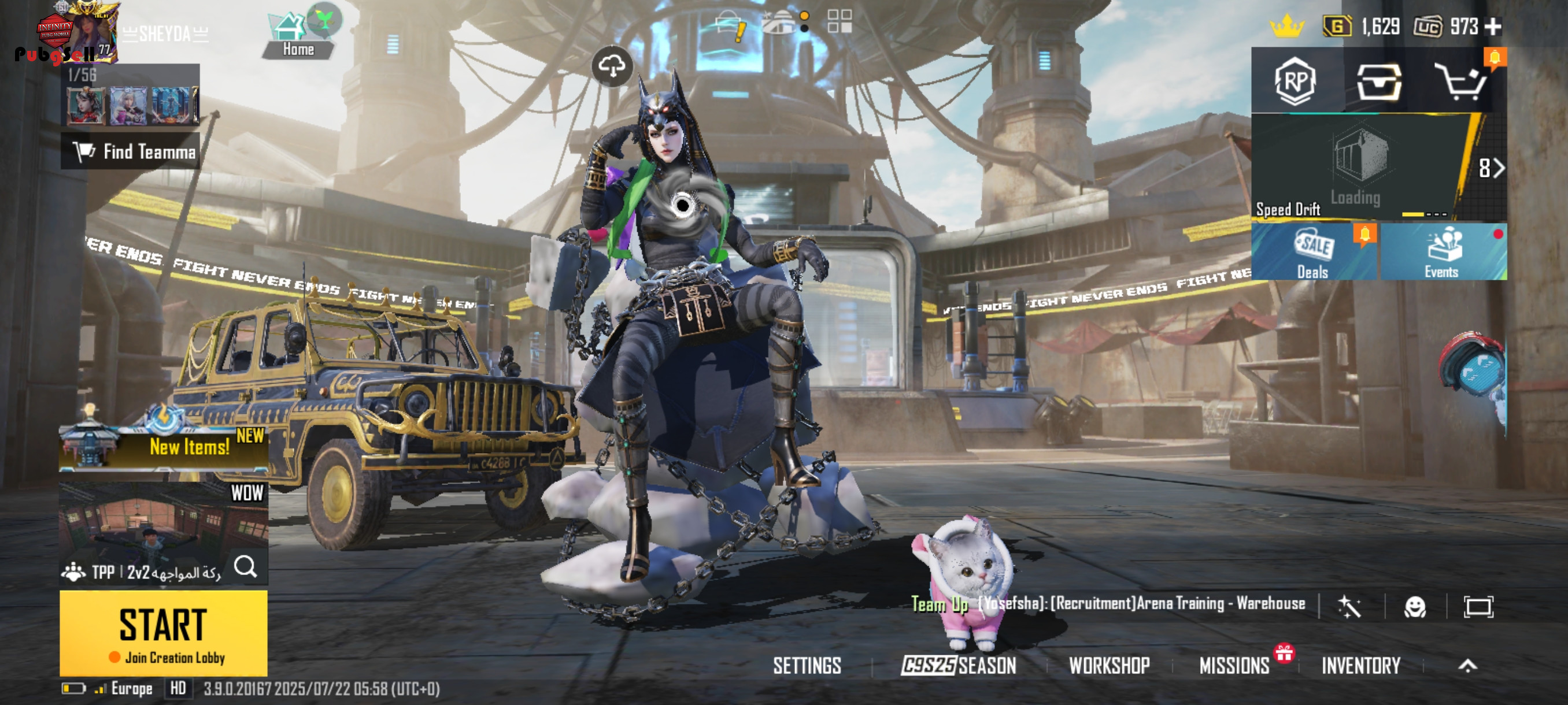Open the Workshop menu
The width and height of the screenshot is (1568, 705).
(x=1109, y=666)
